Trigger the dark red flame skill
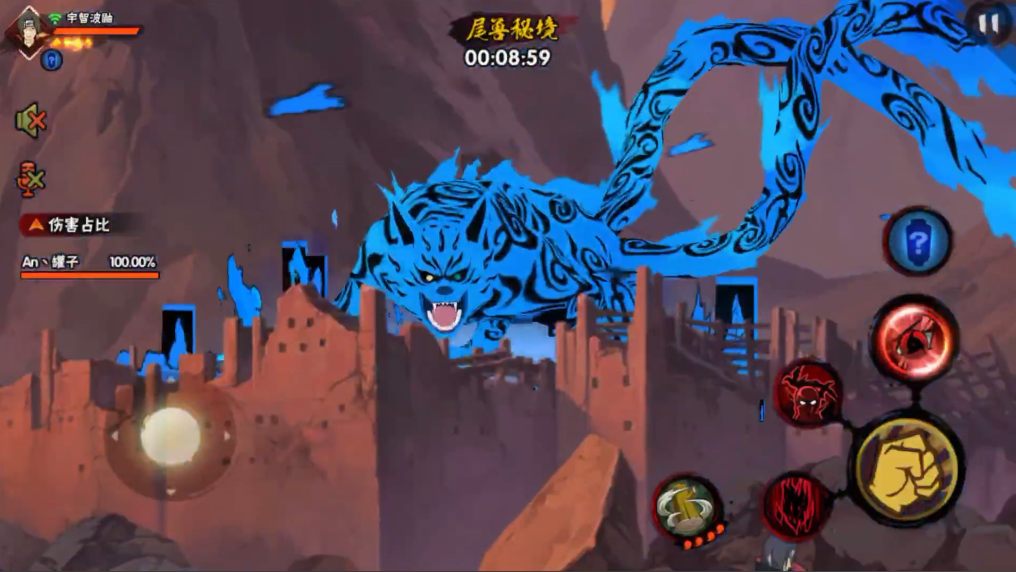Screen dimensions: 1016x572 797,504
